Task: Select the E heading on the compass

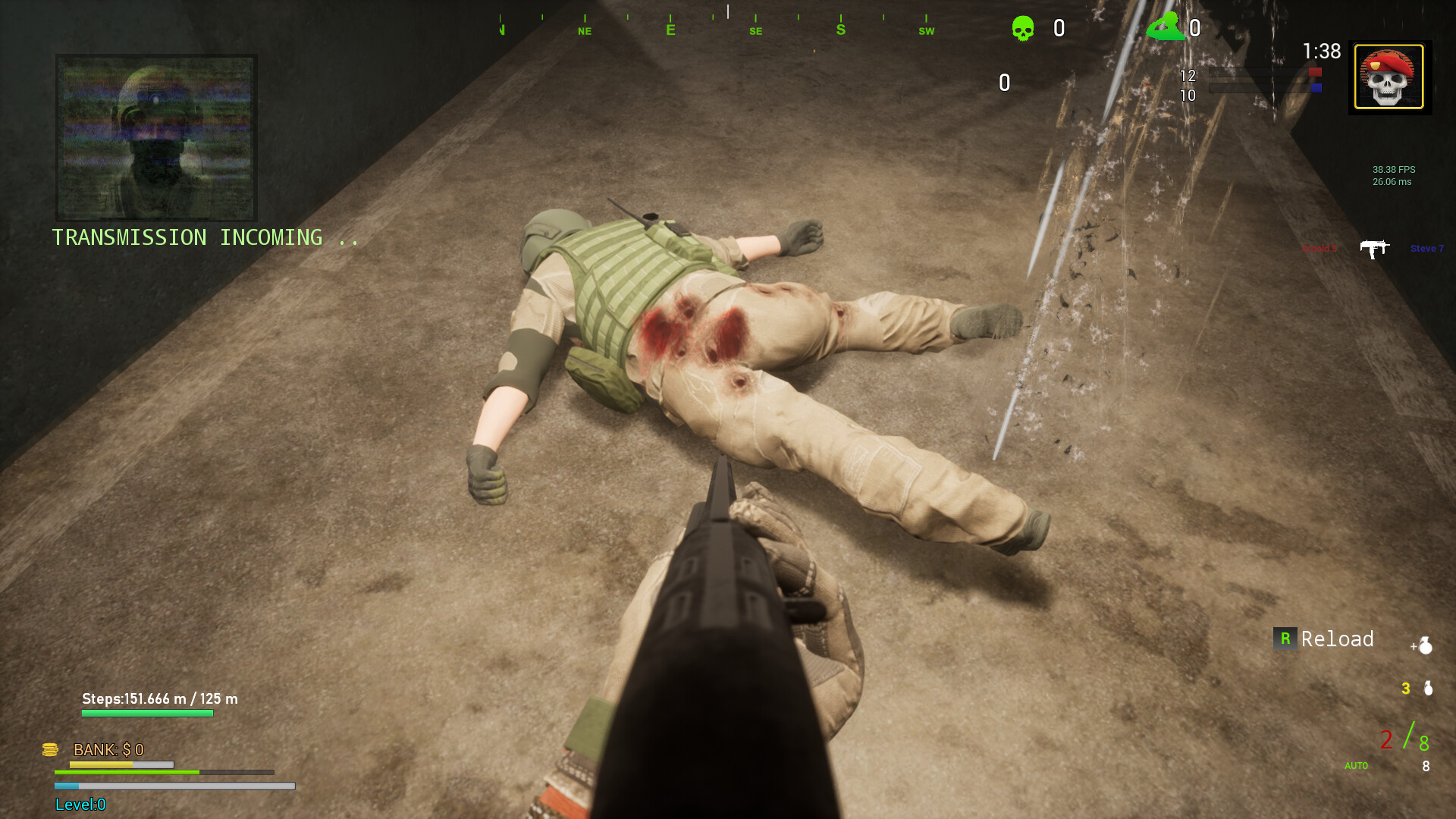Action: click(x=670, y=29)
